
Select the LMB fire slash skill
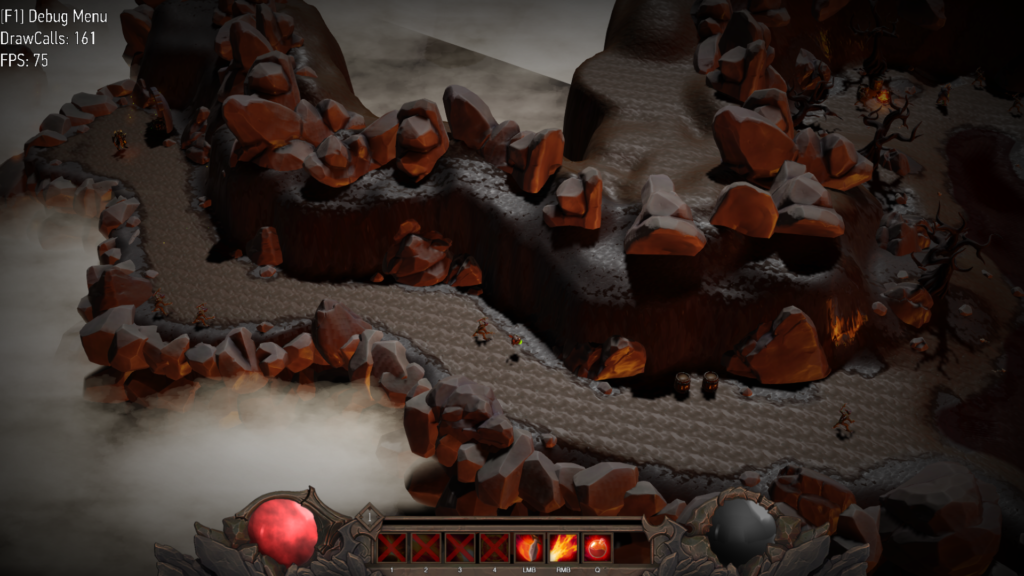[x=528, y=548]
